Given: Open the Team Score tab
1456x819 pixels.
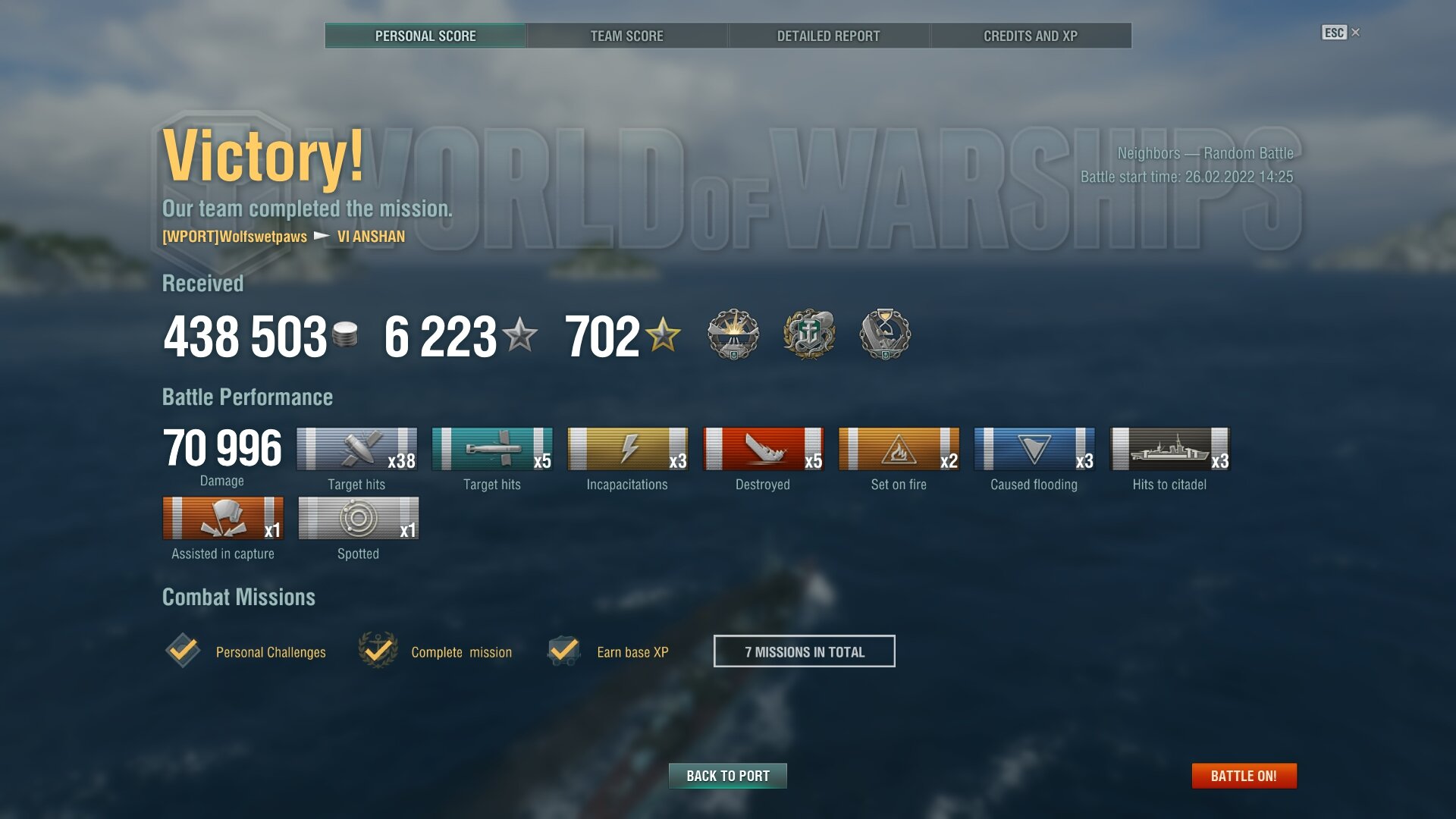Looking at the screenshot, I should tap(626, 36).
